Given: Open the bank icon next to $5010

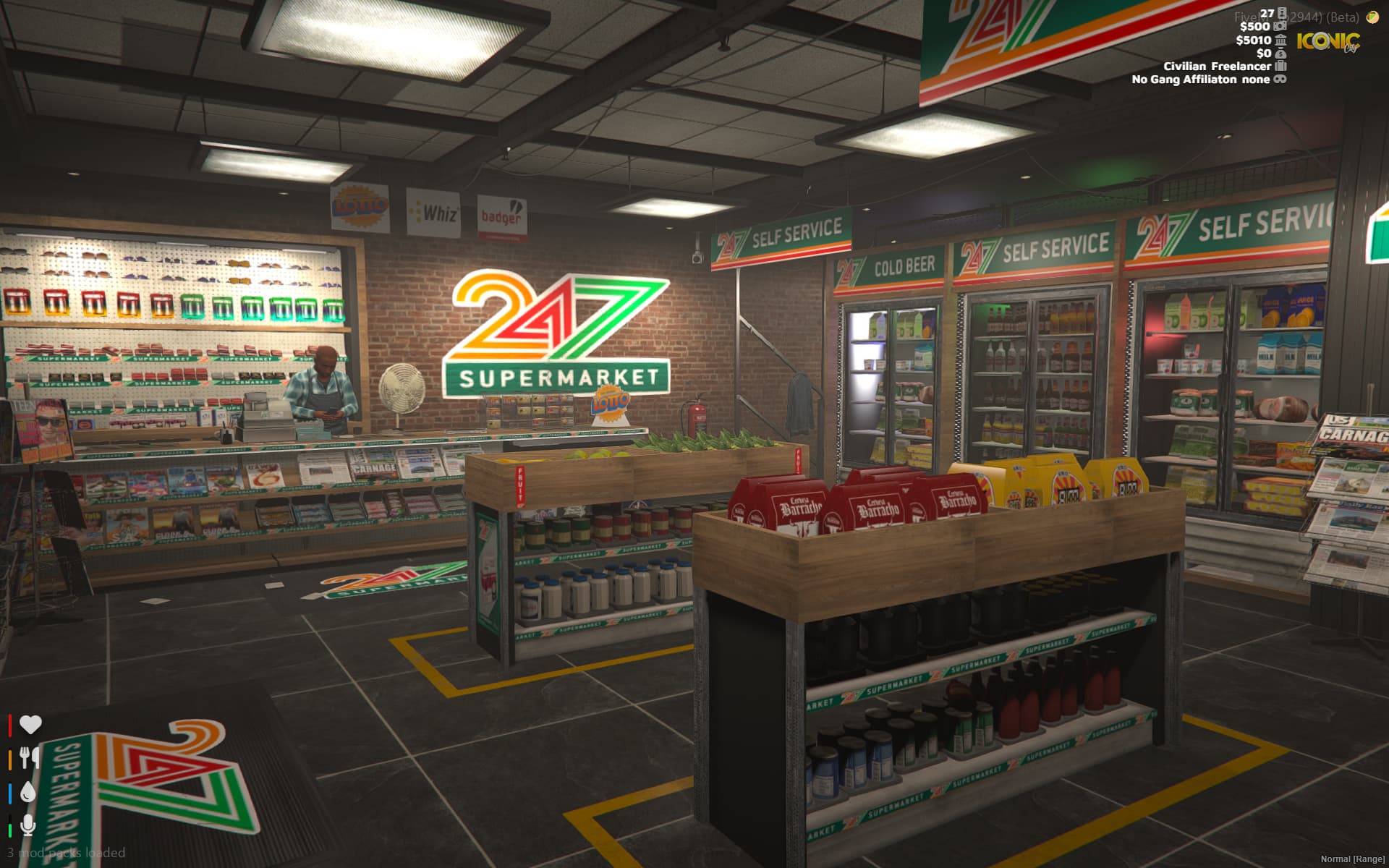Looking at the screenshot, I should 1282,41.
